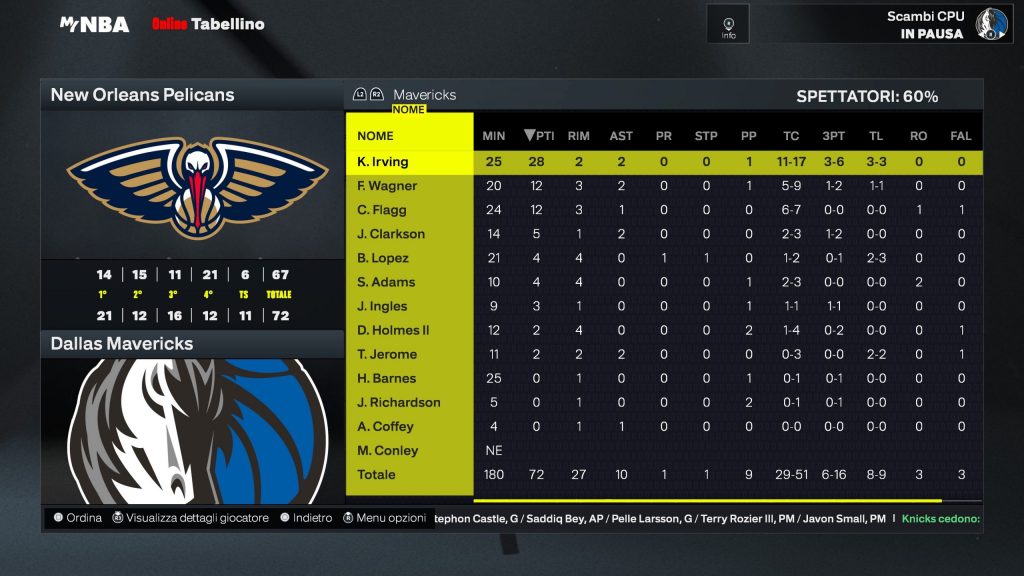The width and height of the screenshot is (1024, 576).
Task: Select M. Conley's row
Action: (388, 450)
